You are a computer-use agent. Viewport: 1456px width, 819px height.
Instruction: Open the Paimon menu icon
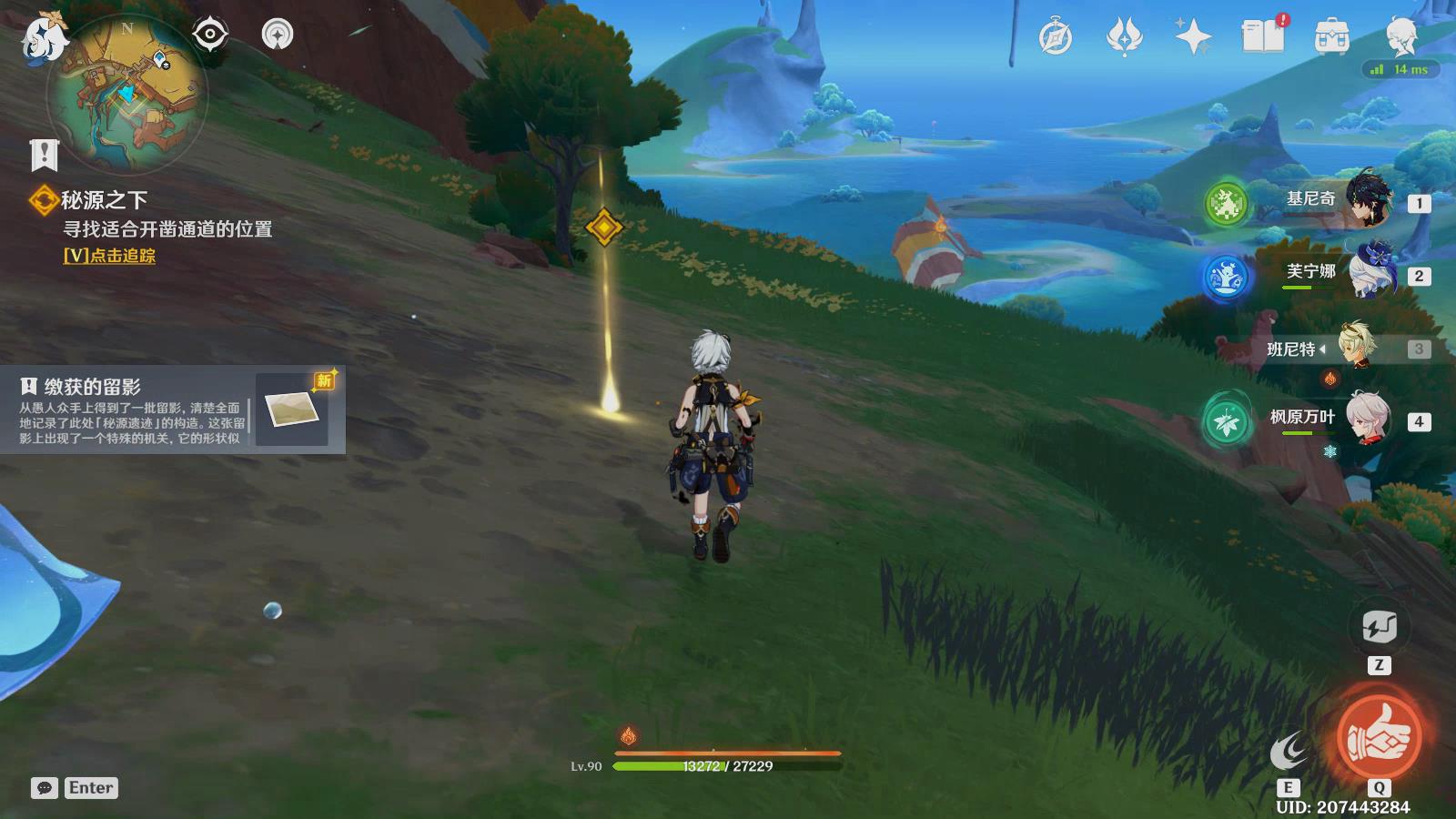pyautogui.click(x=43, y=38)
